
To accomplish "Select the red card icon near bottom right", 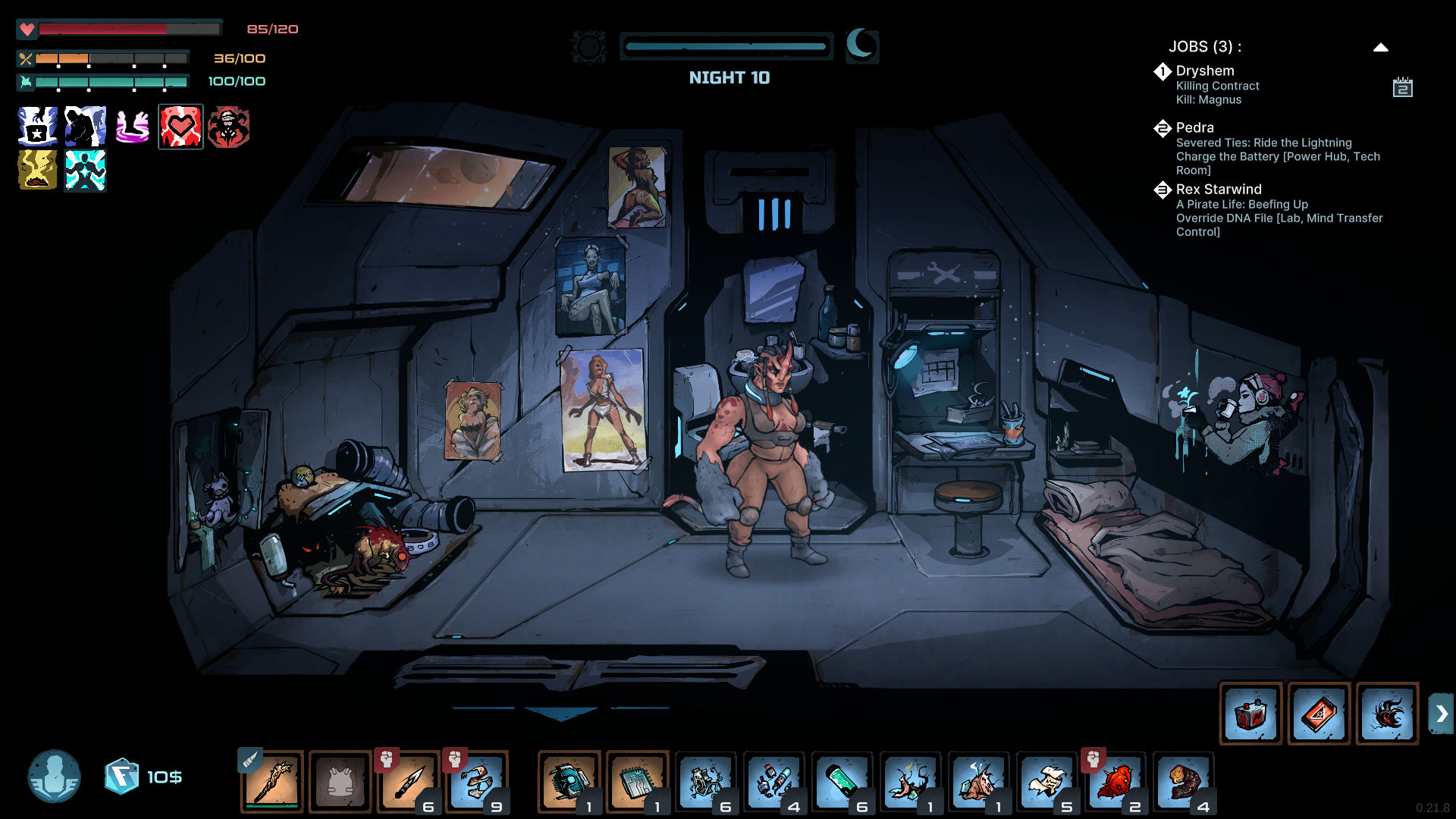I will click(1319, 714).
